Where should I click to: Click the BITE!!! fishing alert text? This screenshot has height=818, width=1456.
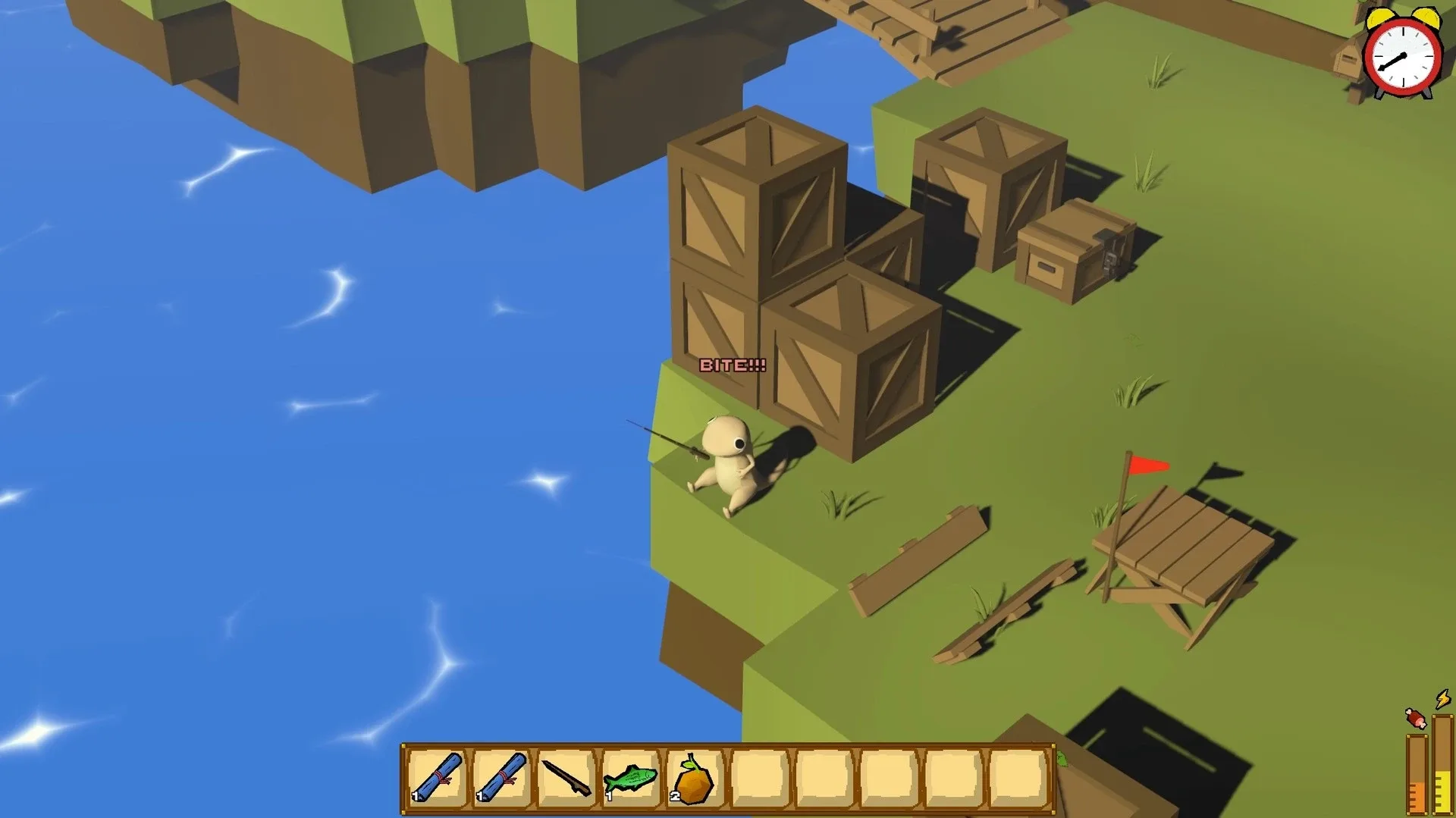click(733, 366)
